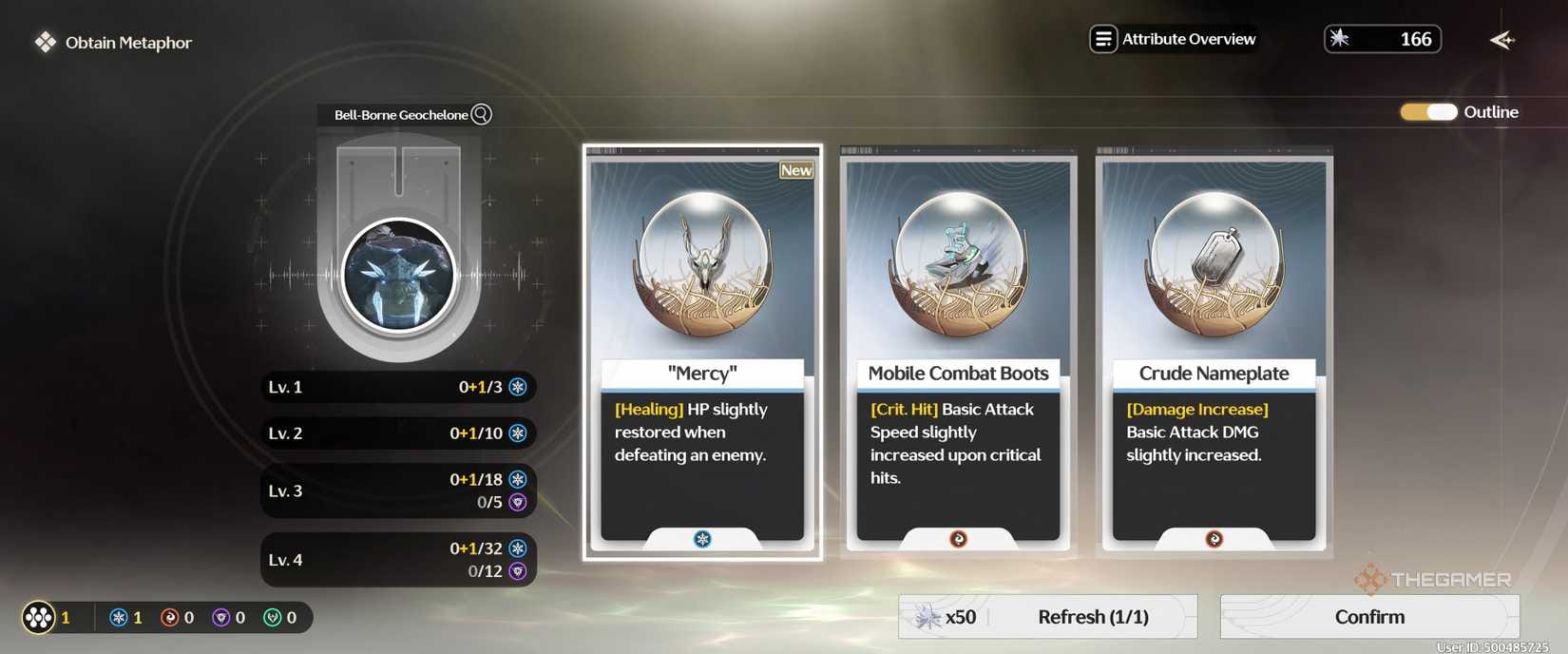View the Lv. 3 requirement row
This screenshot has width=1568, height=654.
pyautogui.click(x=398, y=490)
